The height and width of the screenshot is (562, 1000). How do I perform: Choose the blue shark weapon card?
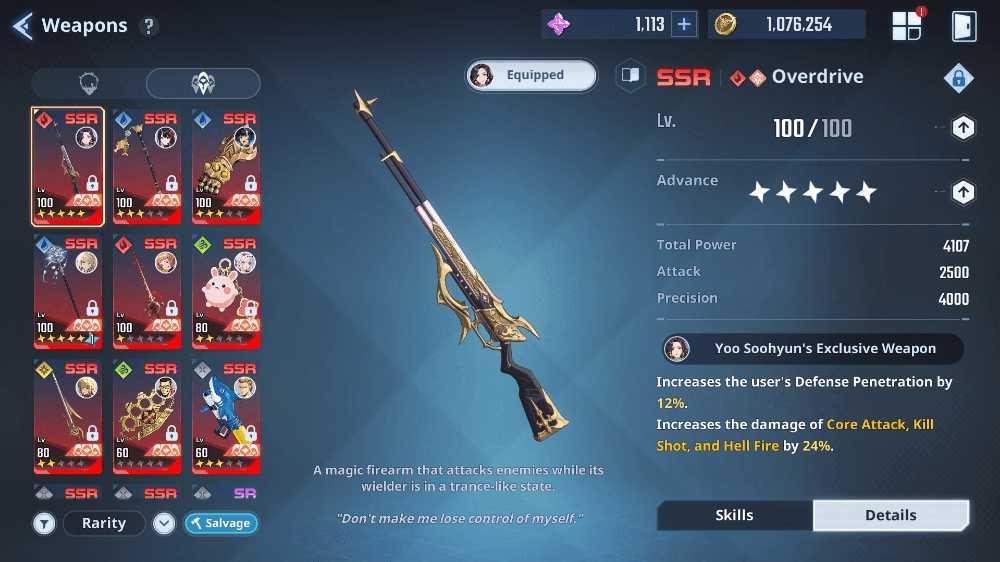(x=226, y=416)
